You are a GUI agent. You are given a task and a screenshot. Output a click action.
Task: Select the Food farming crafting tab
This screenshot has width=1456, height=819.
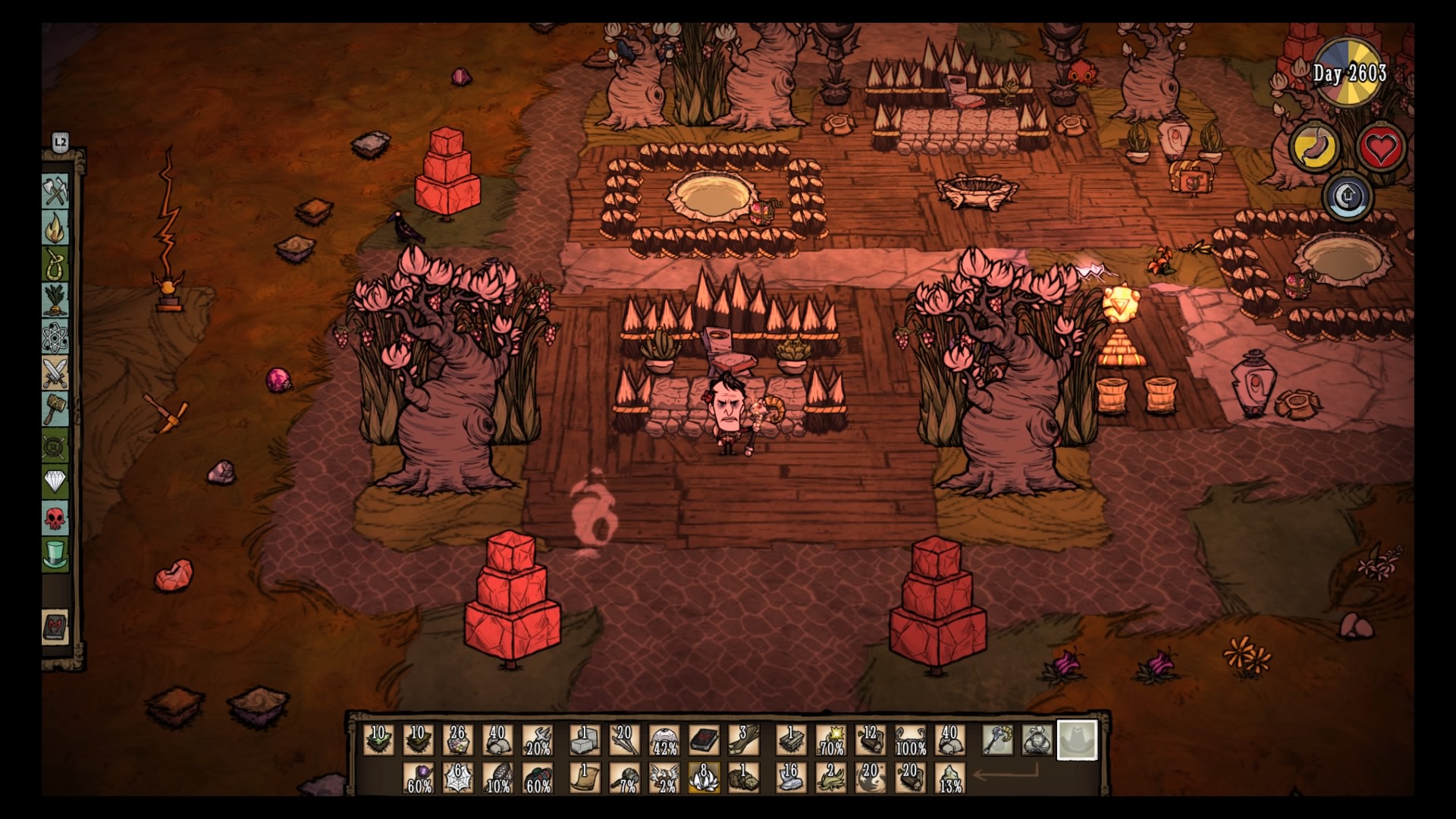[x=55, y=300]
